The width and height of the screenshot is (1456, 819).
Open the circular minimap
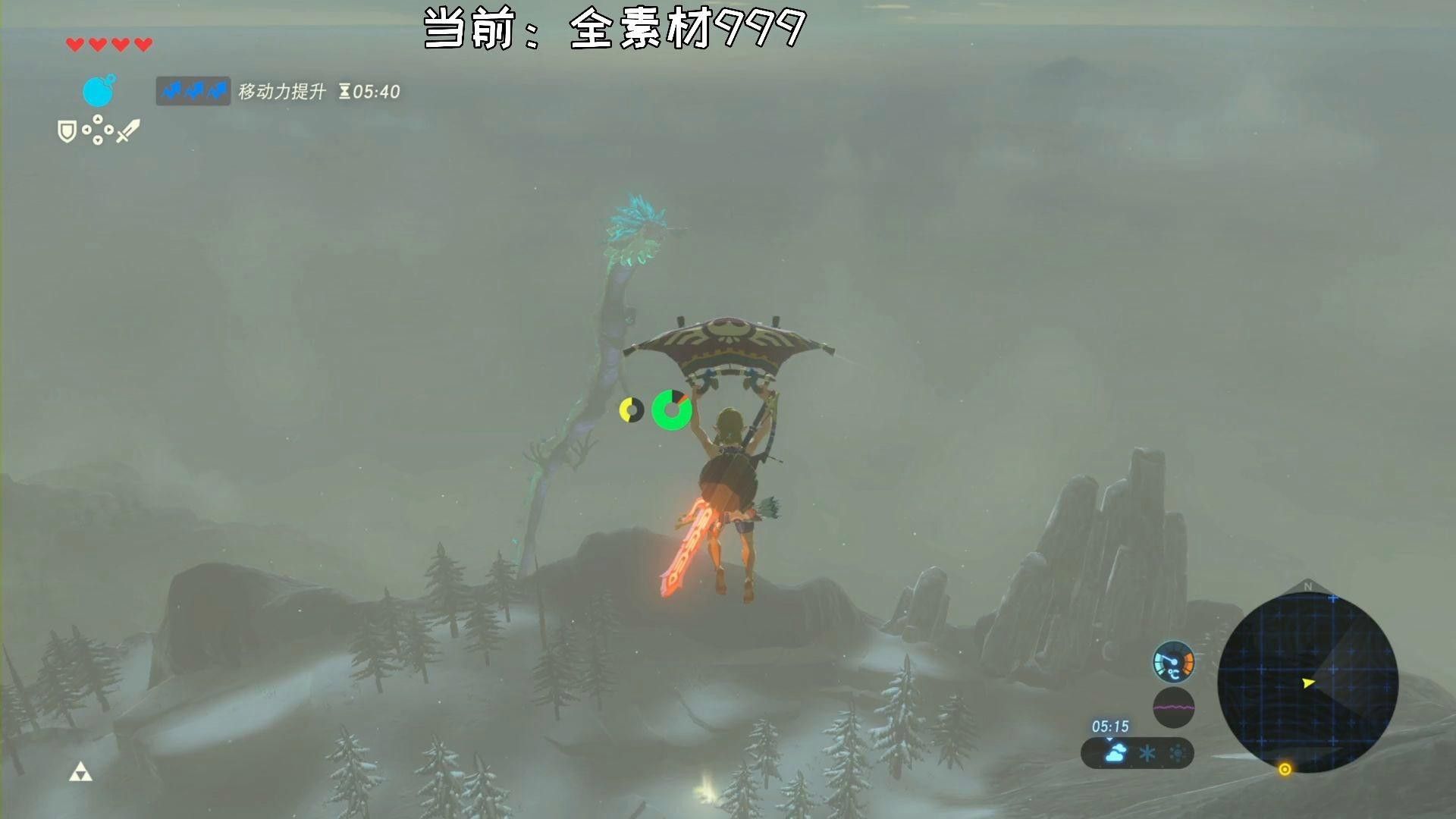pos(1307,682)
